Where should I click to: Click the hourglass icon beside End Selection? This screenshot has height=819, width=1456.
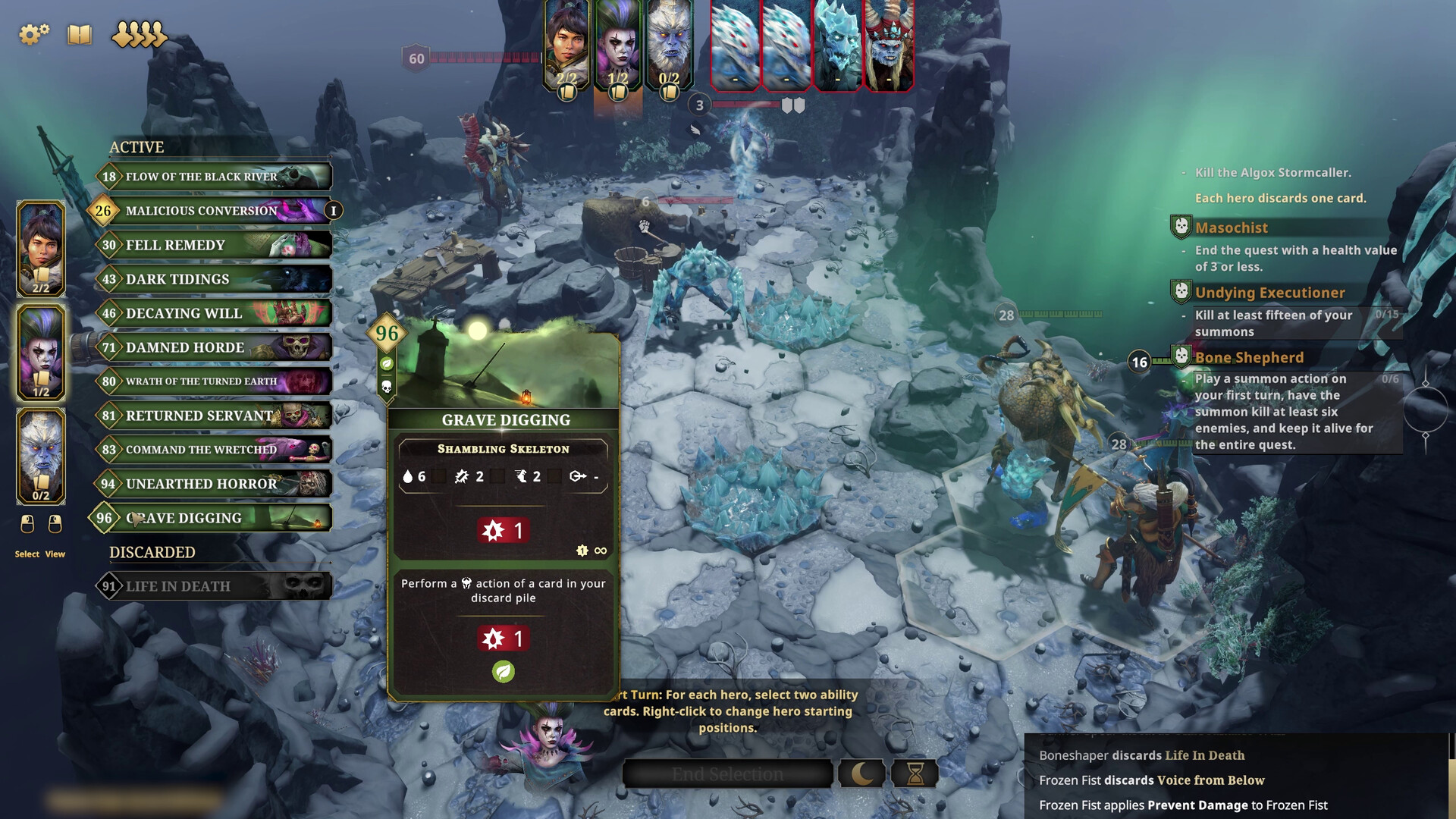click(x=915, y=773)
